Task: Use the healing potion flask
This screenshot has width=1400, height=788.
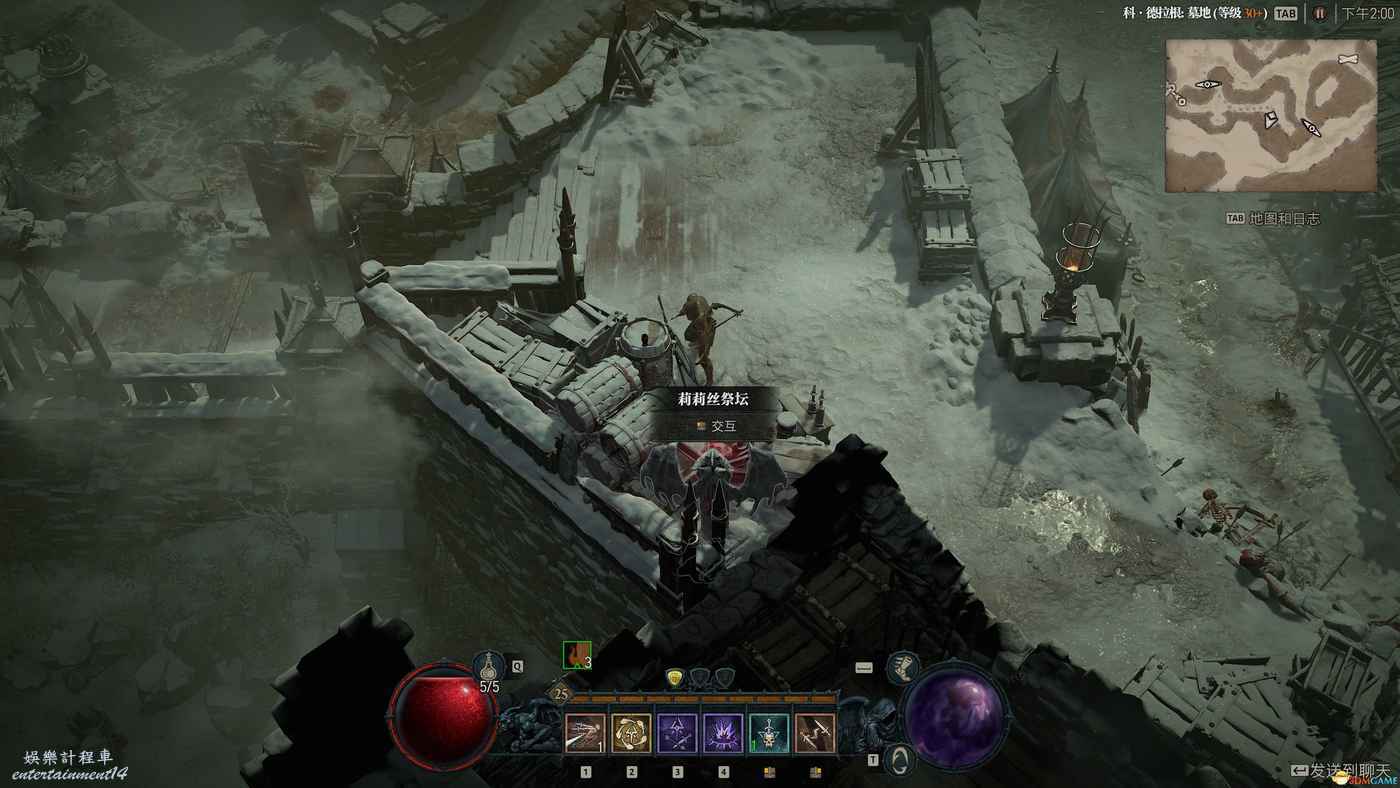Action: click(489, 666)
